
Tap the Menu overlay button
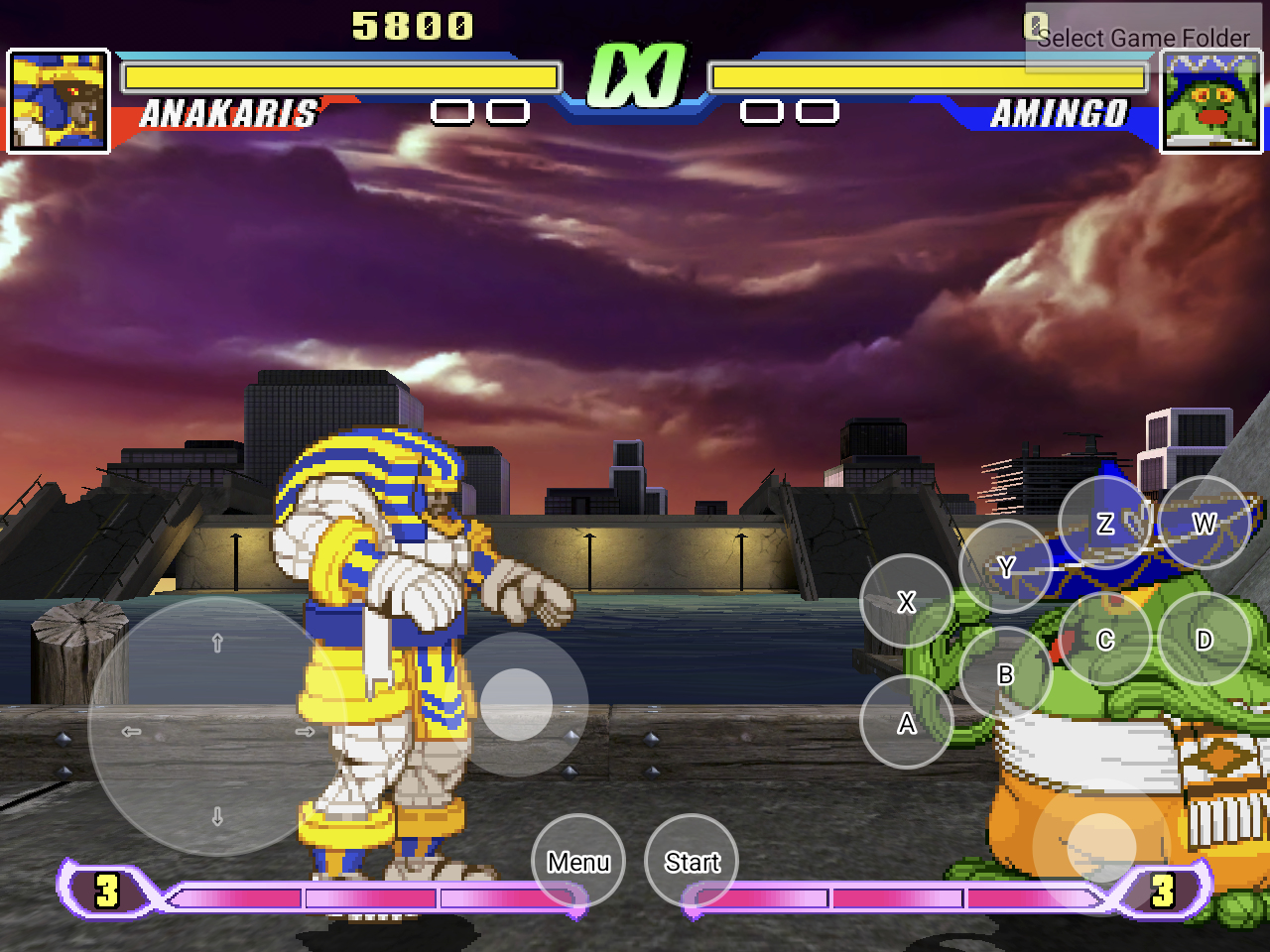pos(578,861)
